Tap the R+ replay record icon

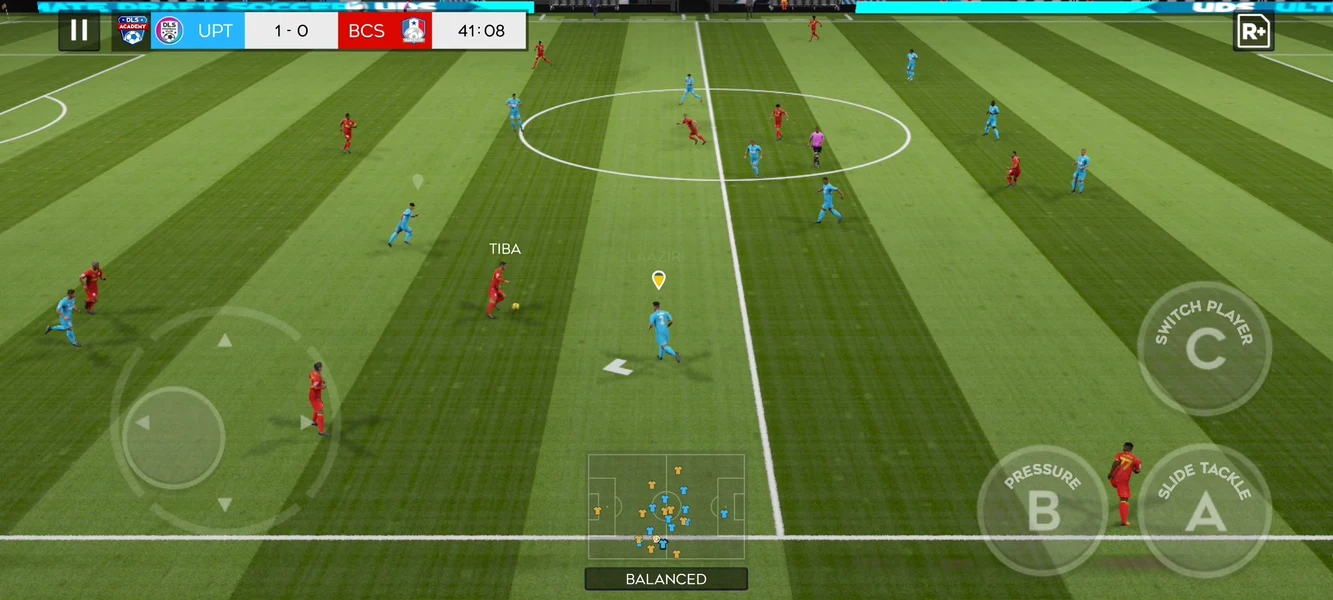(x=1253, y=31)
